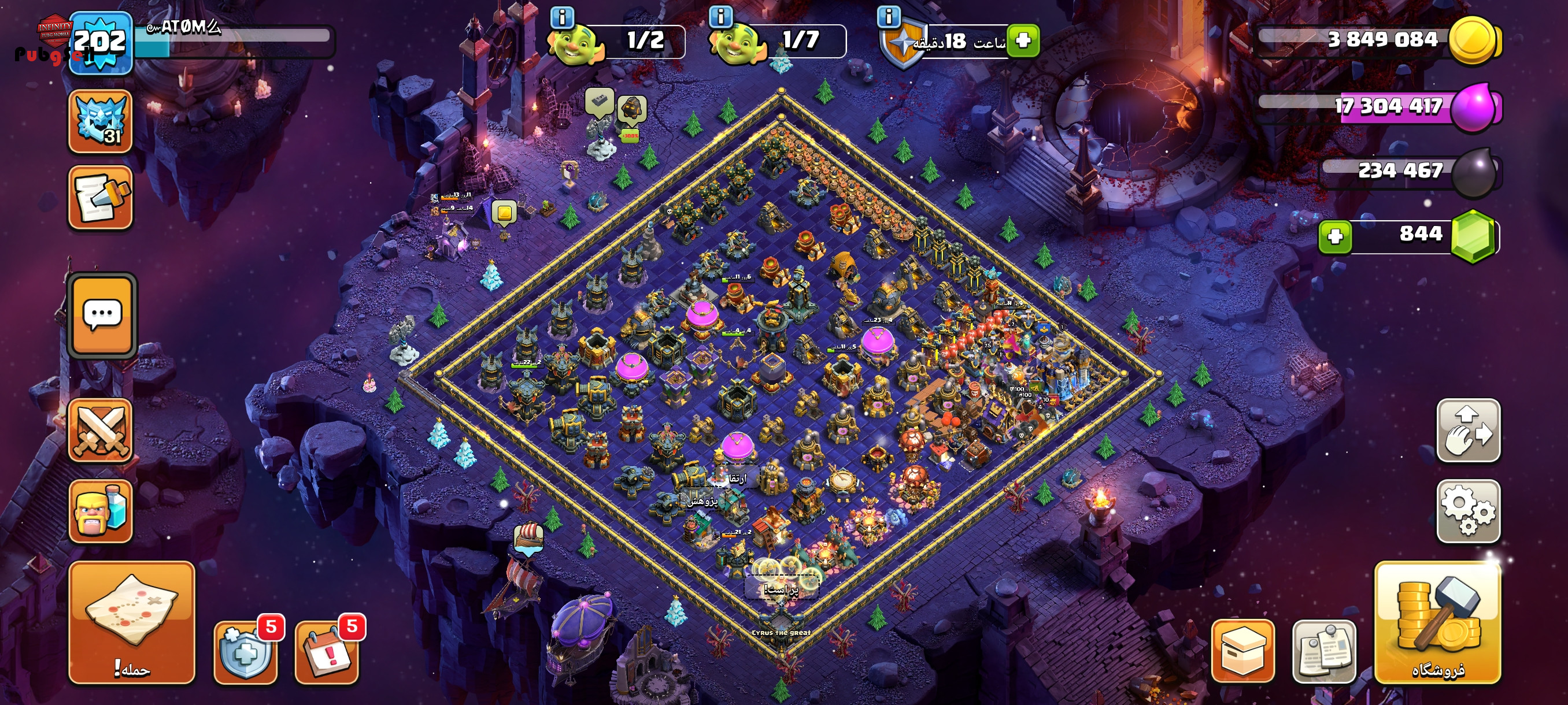Show builder info for the 1/2 counter

click(563, 17)
